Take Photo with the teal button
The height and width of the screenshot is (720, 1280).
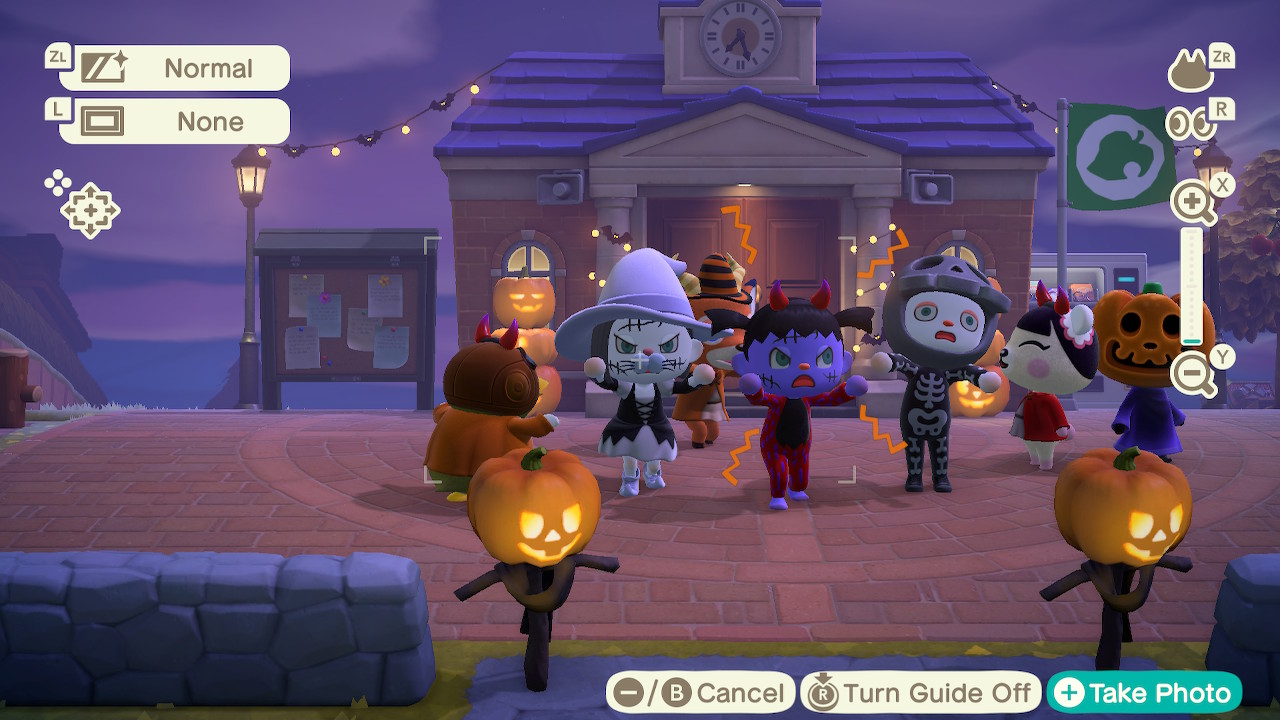tap(1144, 693)
